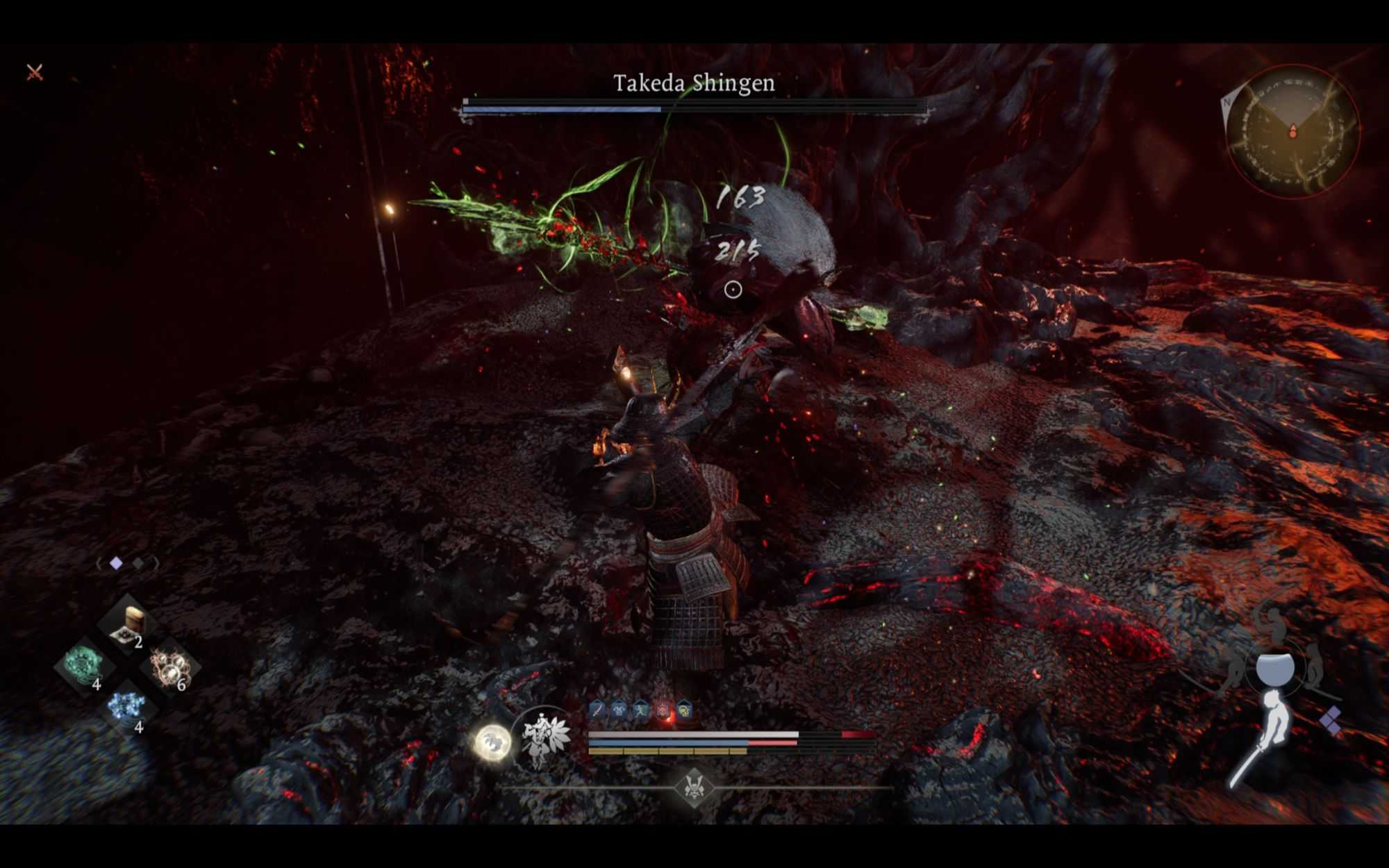Inspect the green skull status icon
This screenshot has height=868, width=1389.
(x=684, y=710)
